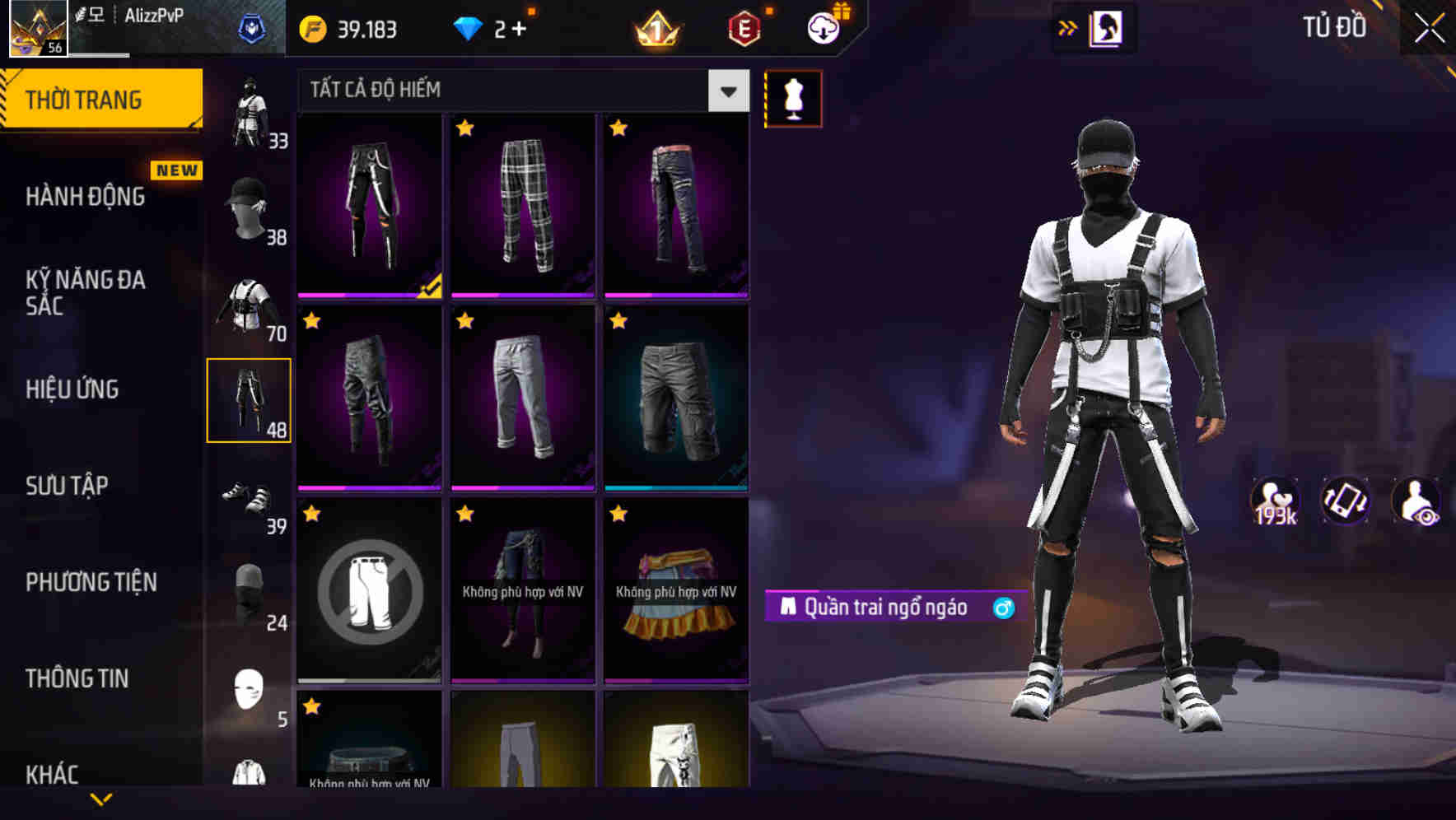Click the E badge button in top bar
Viewport: 1456px width, 820px height.
click(742, 27)
